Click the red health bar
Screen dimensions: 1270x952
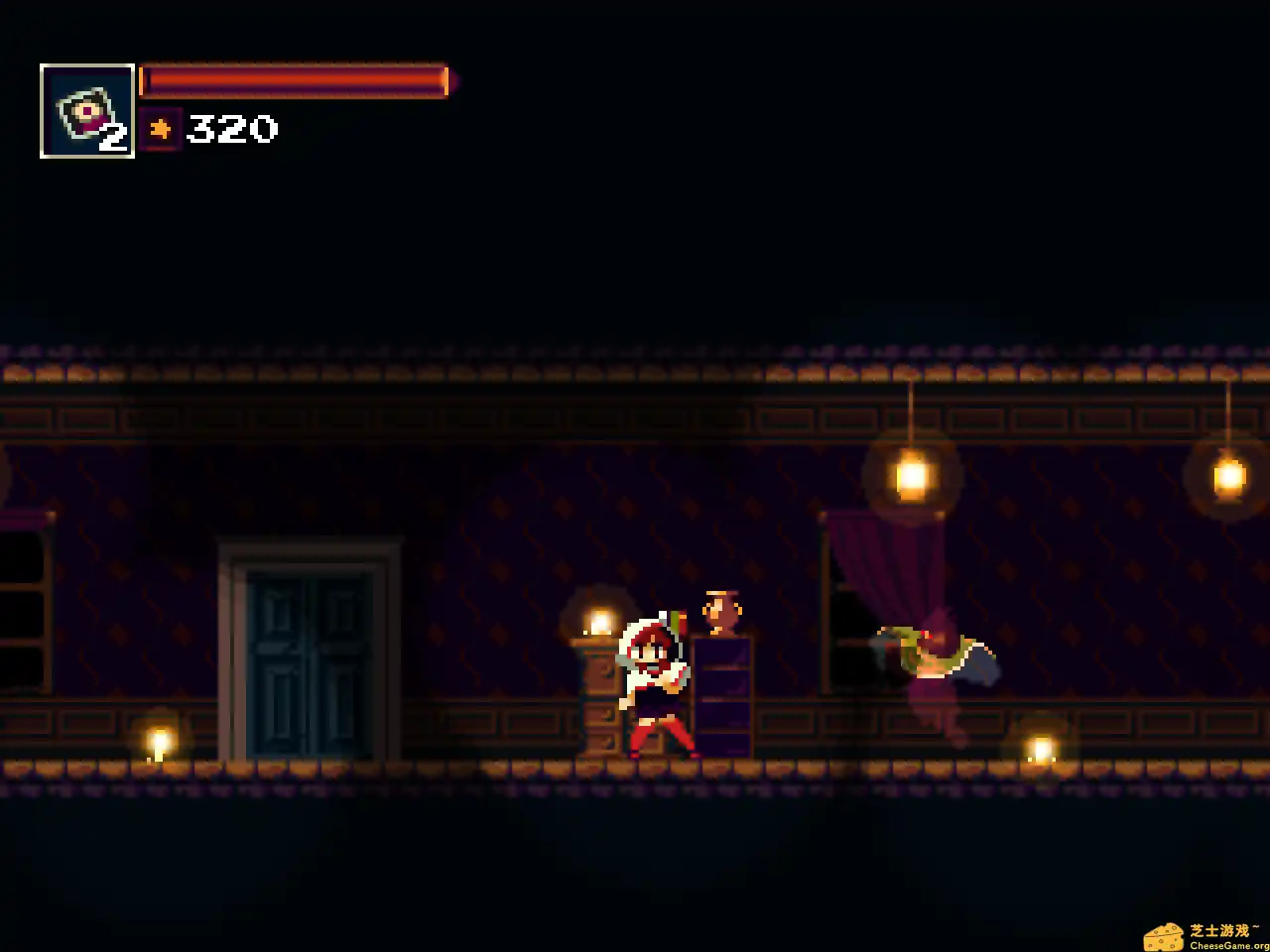[293, 80]
